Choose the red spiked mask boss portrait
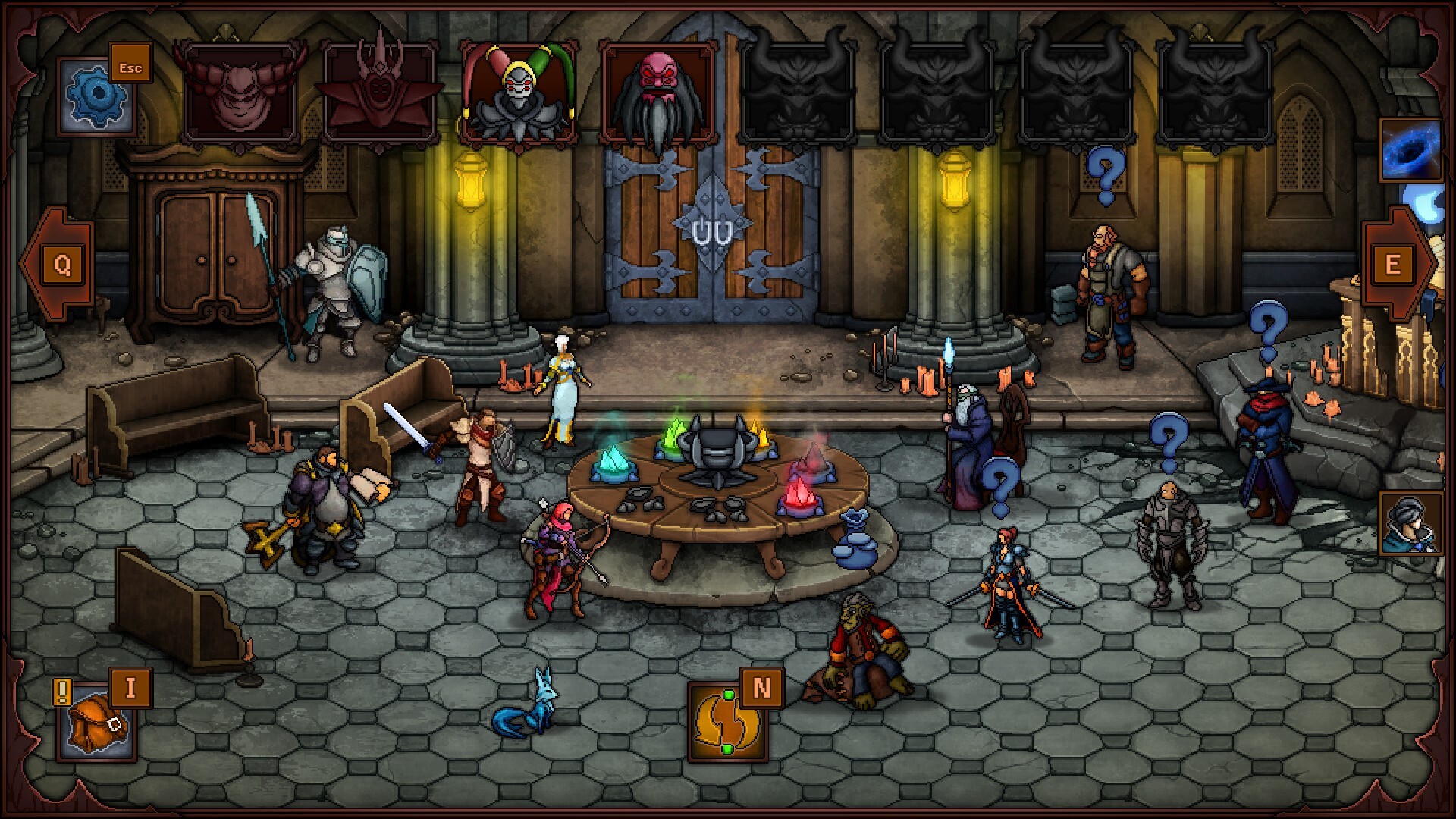 pos(379,93)
